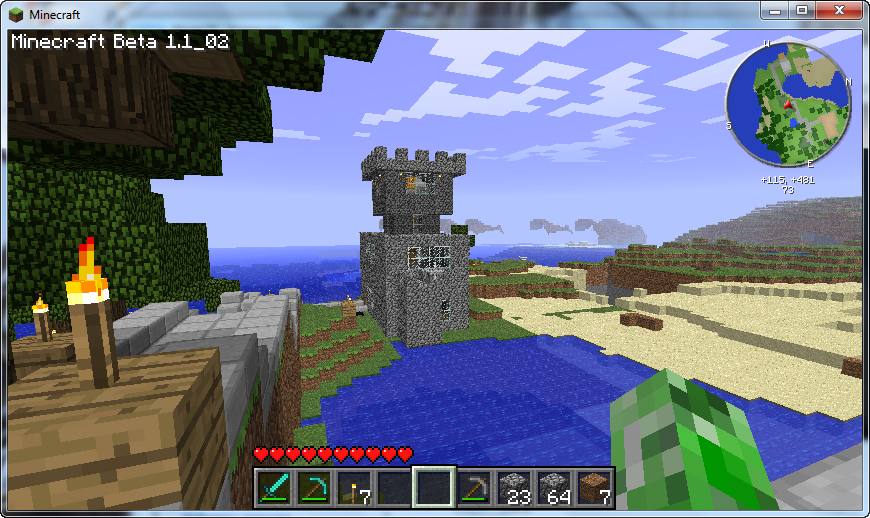Image resolution: width=870 pixels, height=518 pixels.
Task: Pick the cobblestone stack of 64
Action: [554, 487]
